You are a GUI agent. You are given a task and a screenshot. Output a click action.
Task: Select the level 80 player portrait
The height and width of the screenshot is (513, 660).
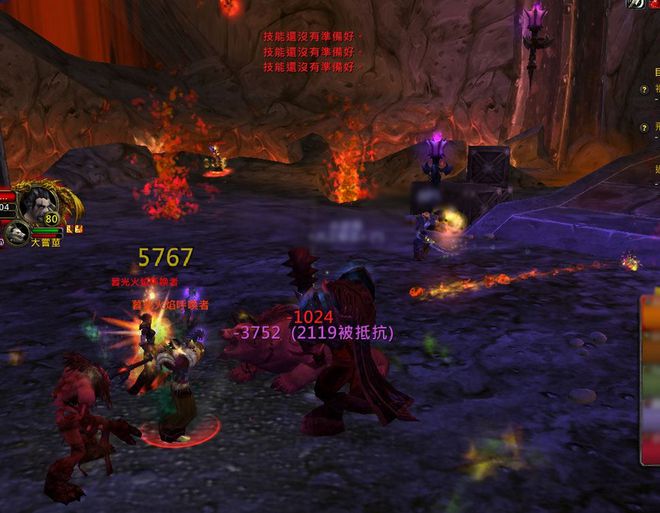tap(36, 203)
